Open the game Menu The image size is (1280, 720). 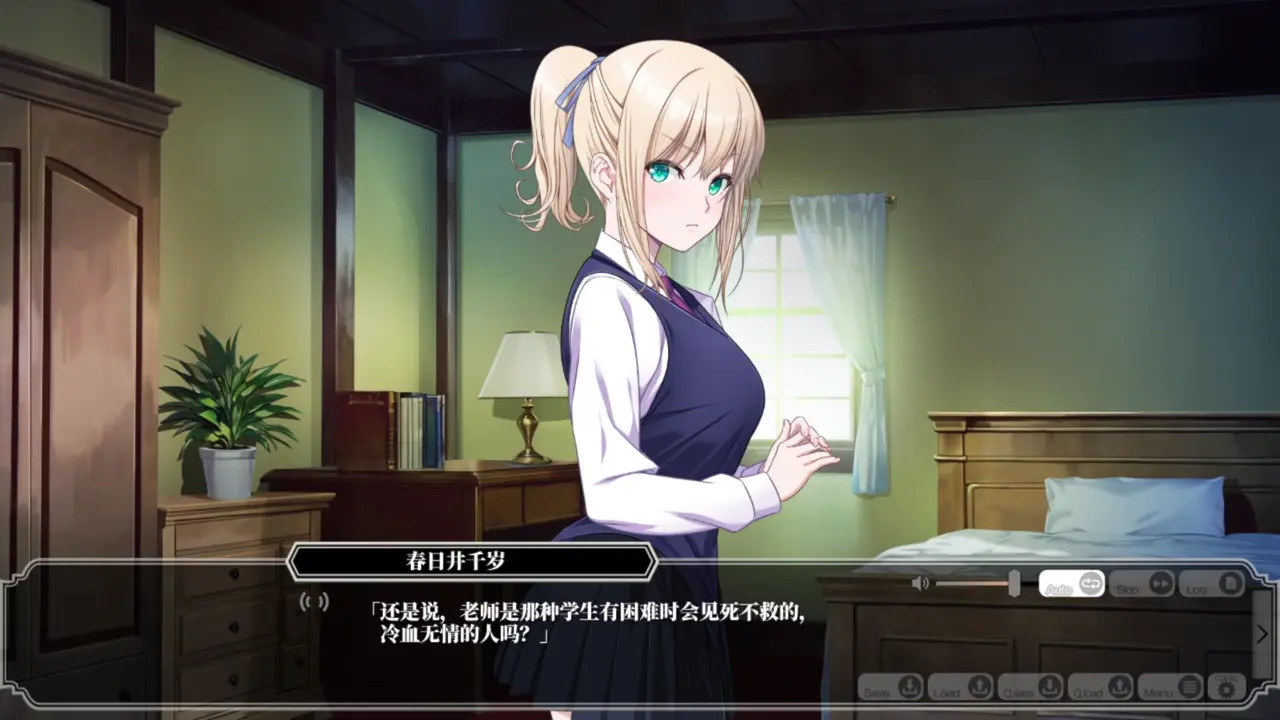[x=1171, y=688]
